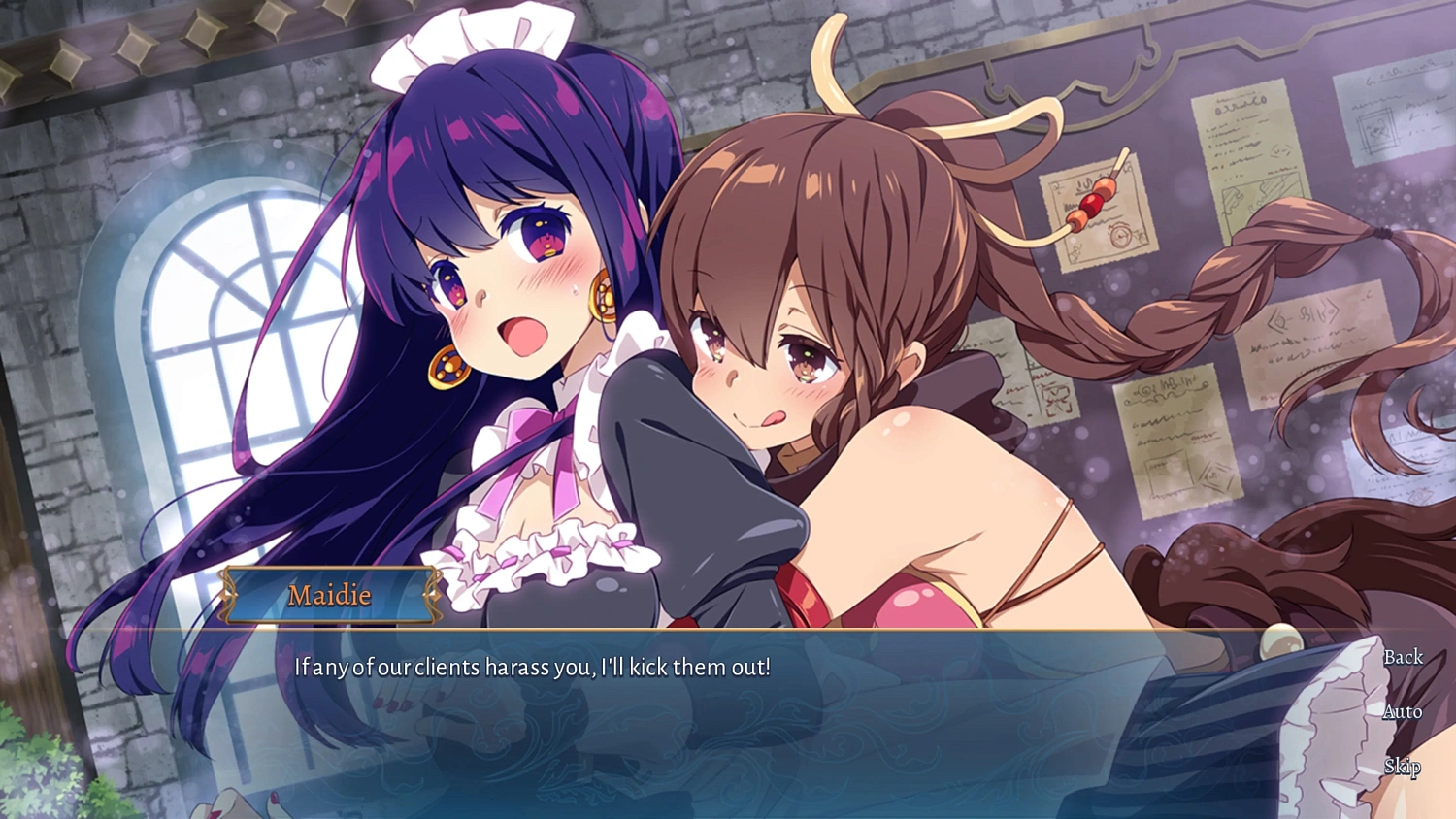Click Back to return to previous line

pos(1404,656)
